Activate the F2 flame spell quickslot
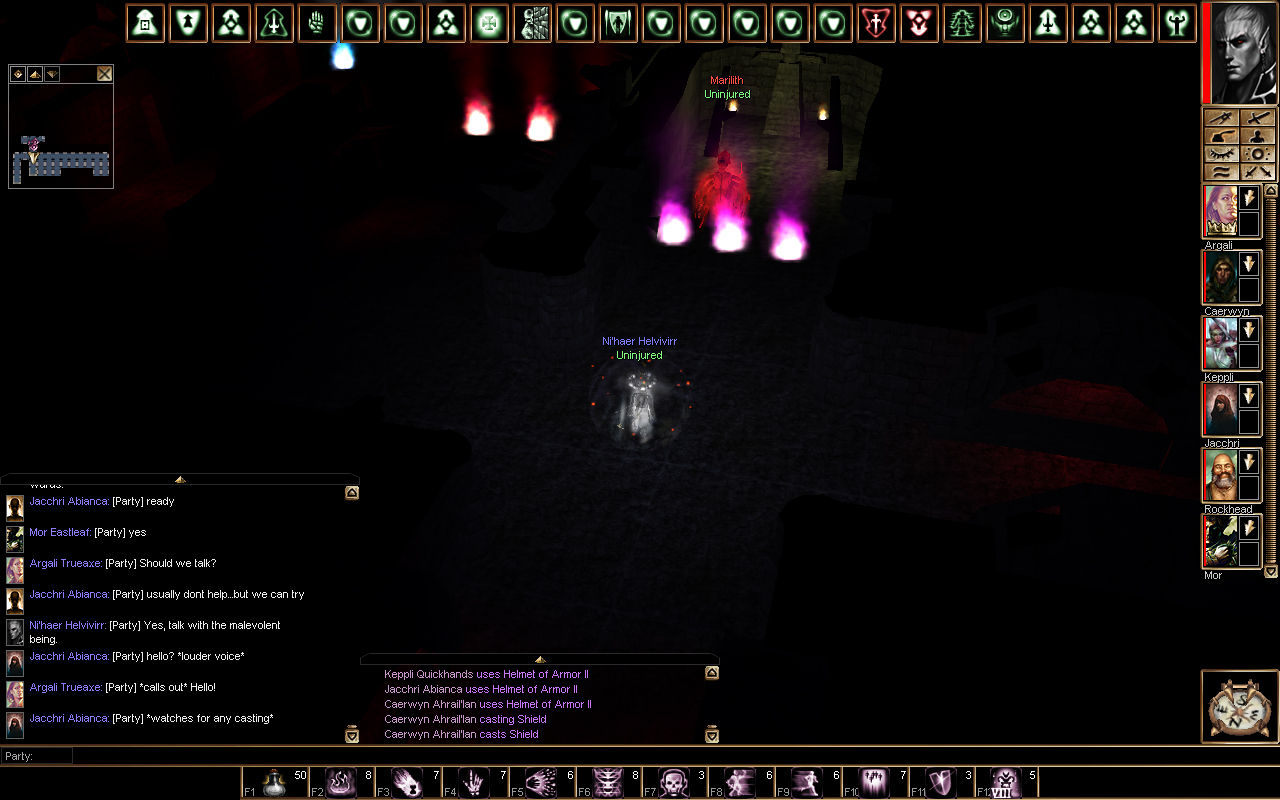Screen dimensions: 1280x800 pos(341,783)
